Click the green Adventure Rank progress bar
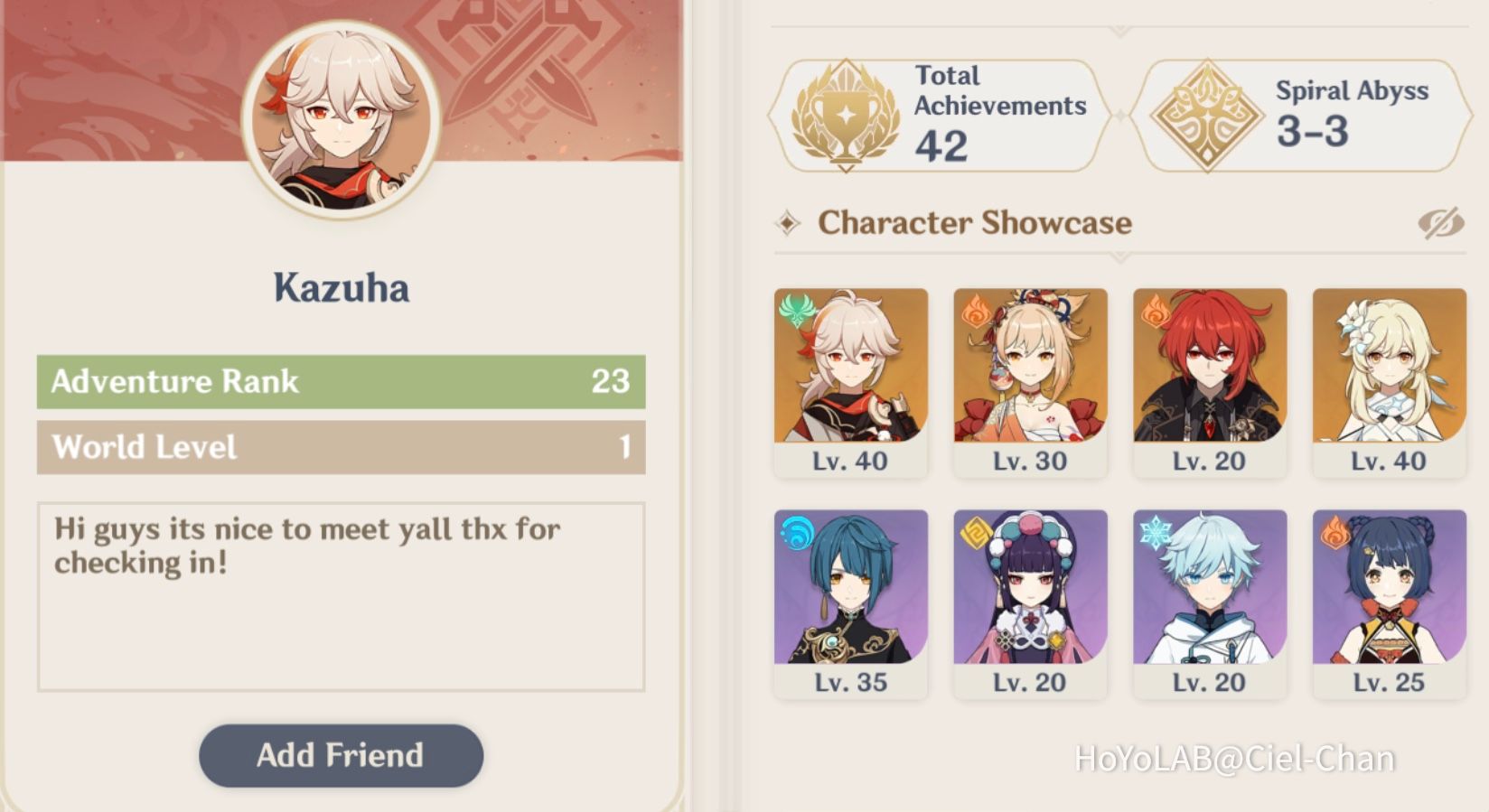Viewport: 1489px width, 812px height. click(x=341, y=382)
